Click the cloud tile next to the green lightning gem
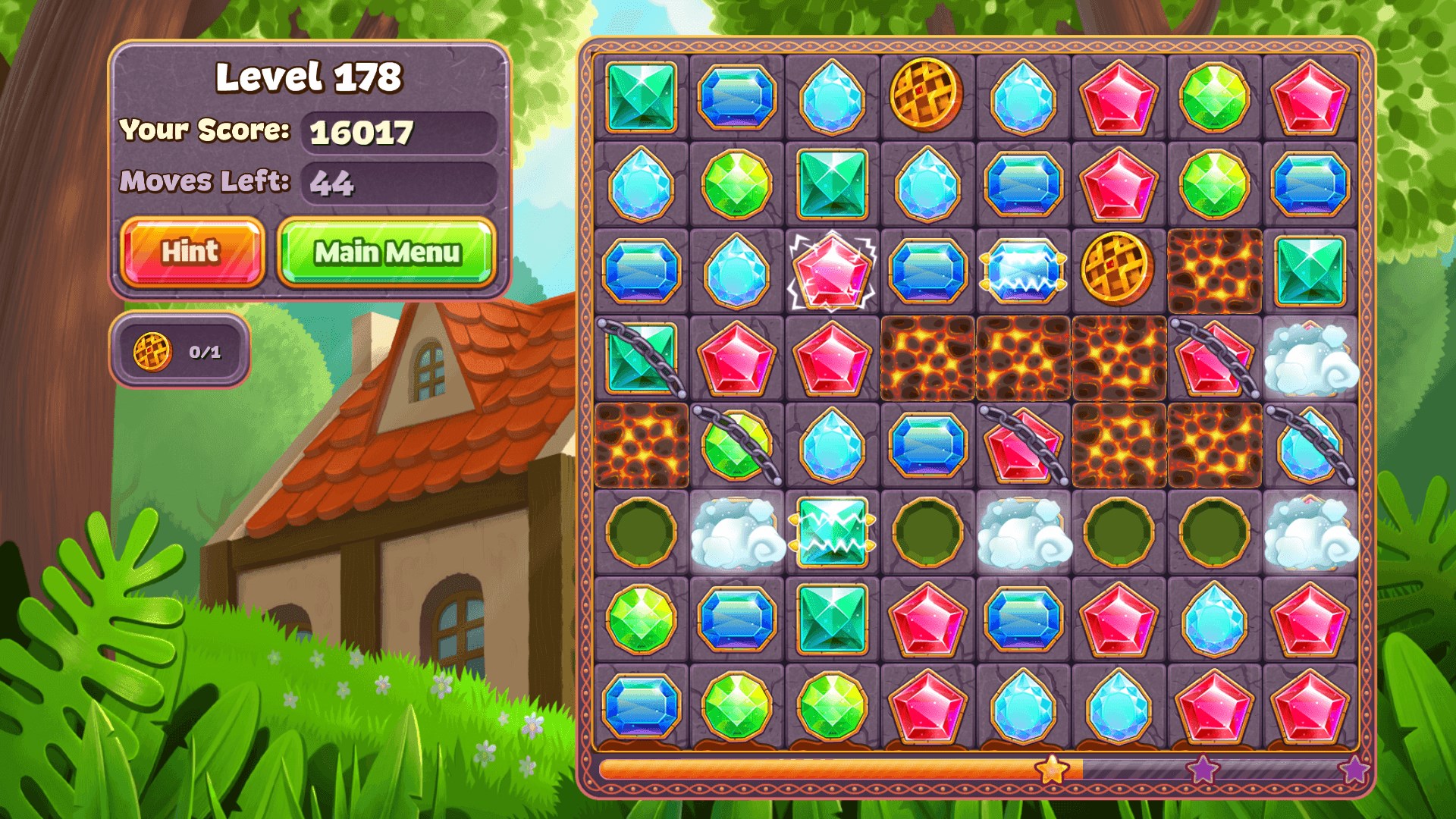This screenshot has width=1456, height=819. point(737,531)
